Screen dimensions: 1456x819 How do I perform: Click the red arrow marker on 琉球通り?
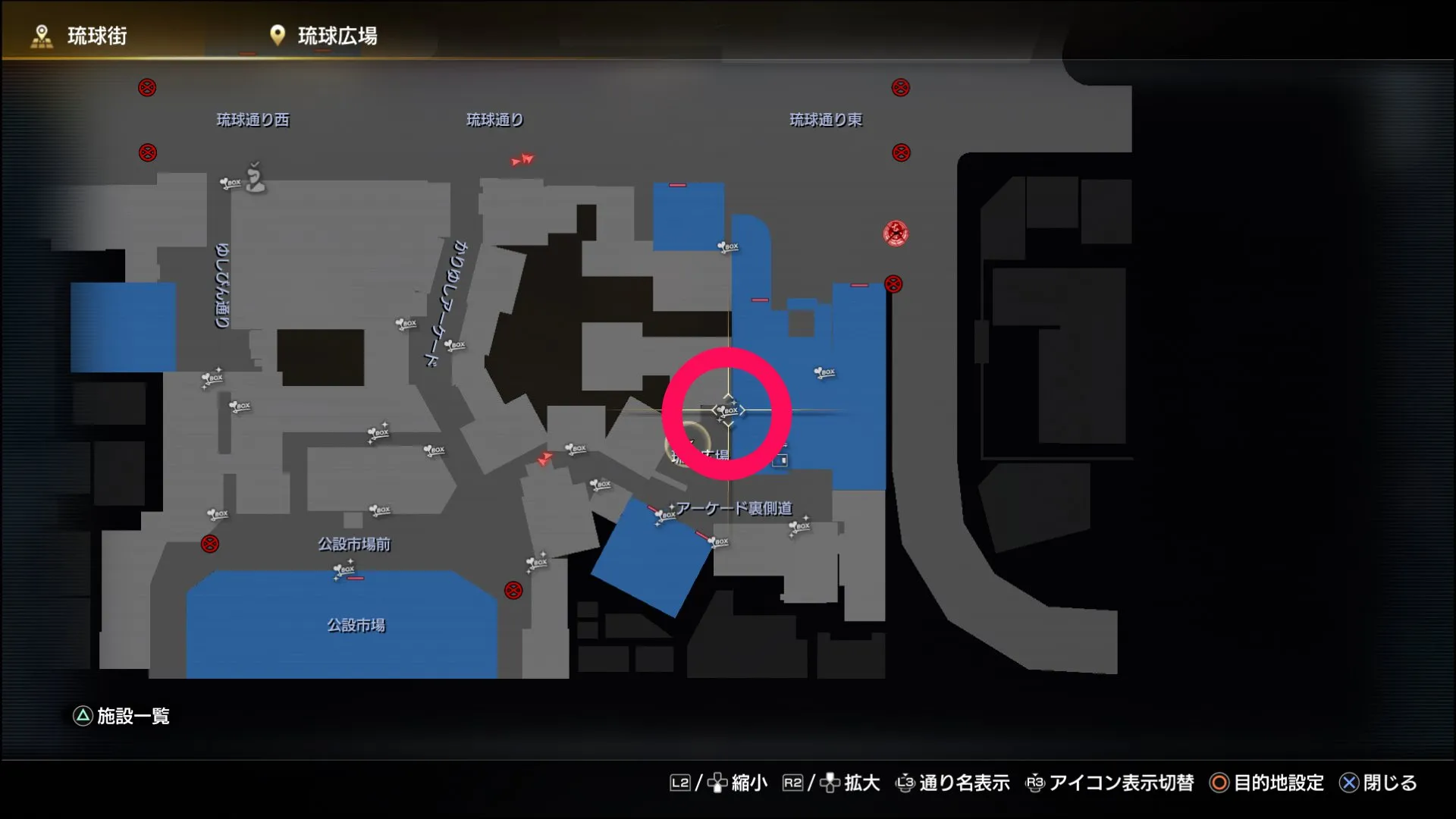point(523,161)
